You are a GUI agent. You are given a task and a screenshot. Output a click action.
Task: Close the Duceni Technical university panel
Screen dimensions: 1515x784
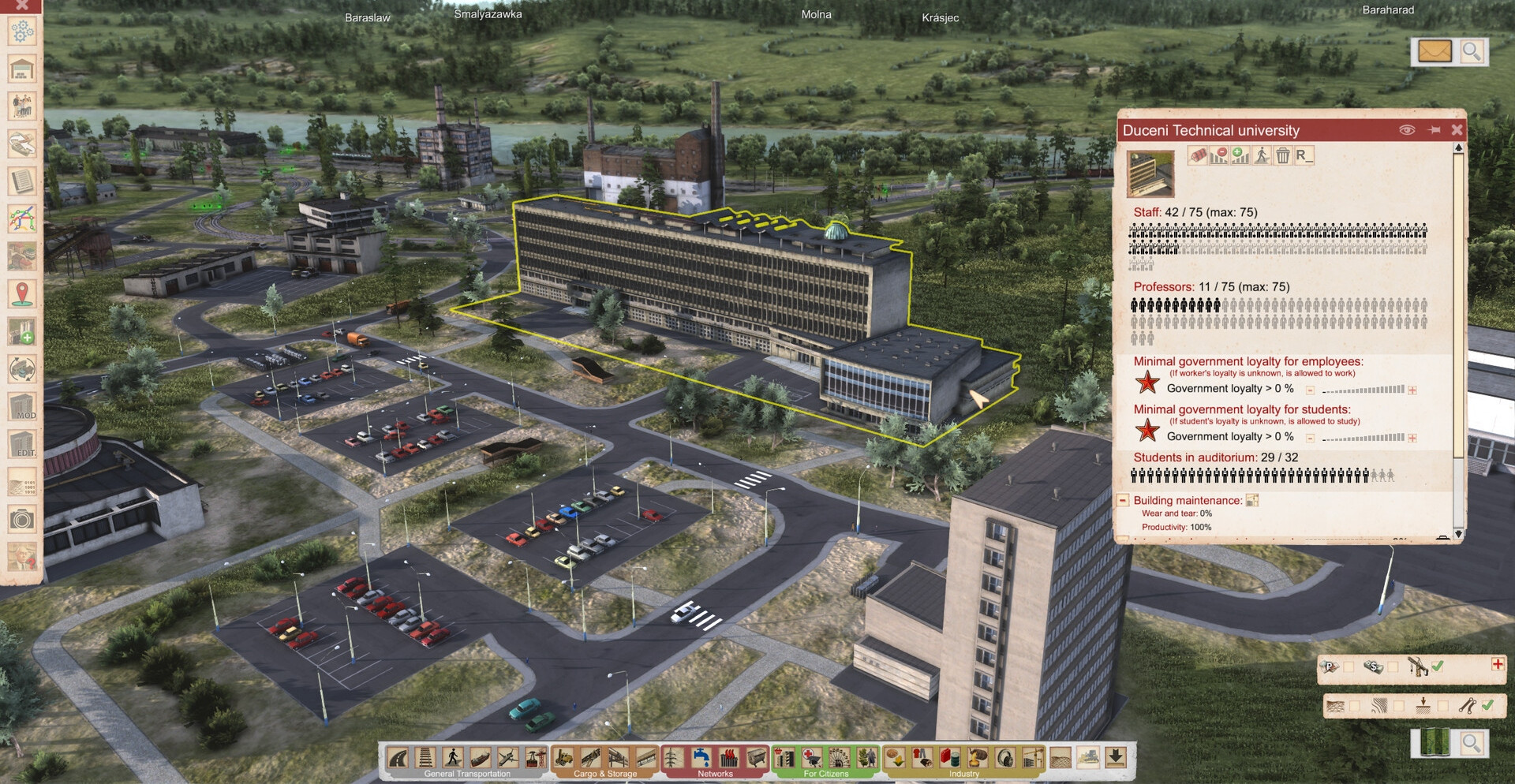click(x=1457, y=130)
